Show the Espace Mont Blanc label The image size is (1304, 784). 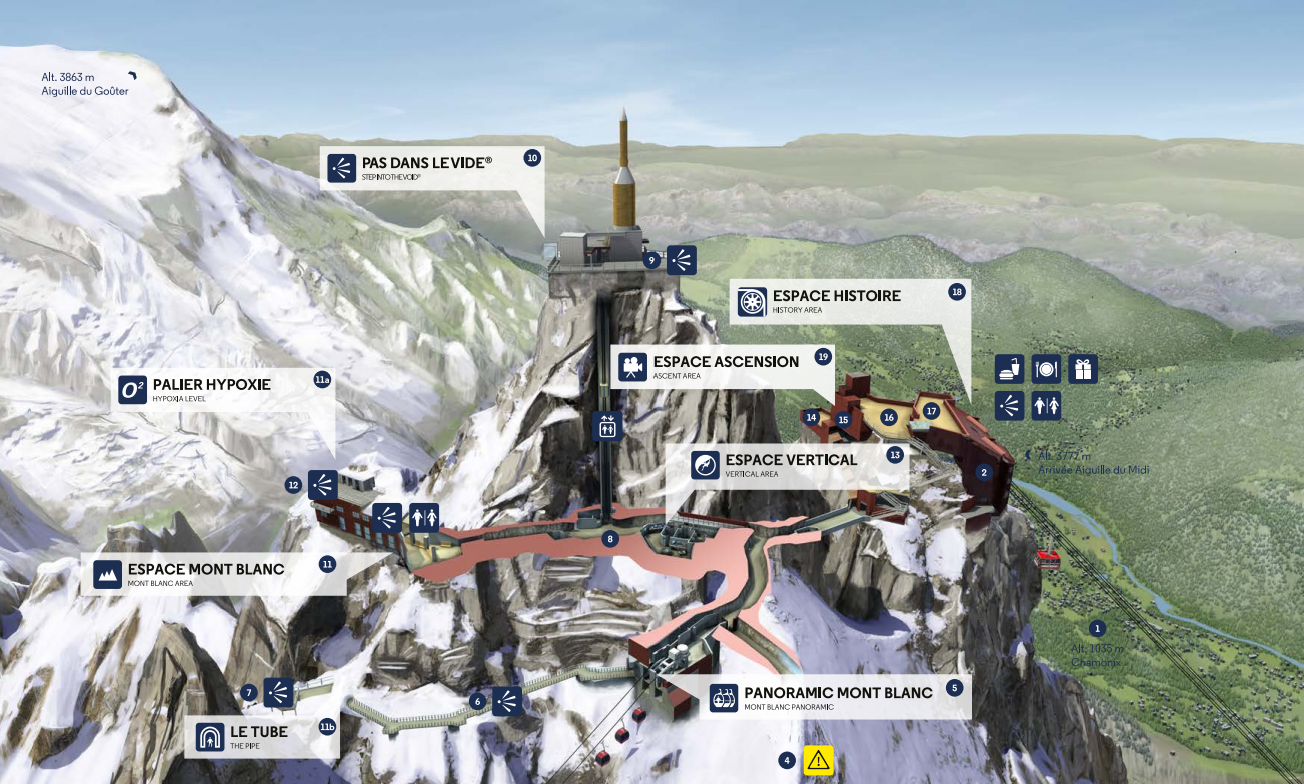tap(205, 573)
